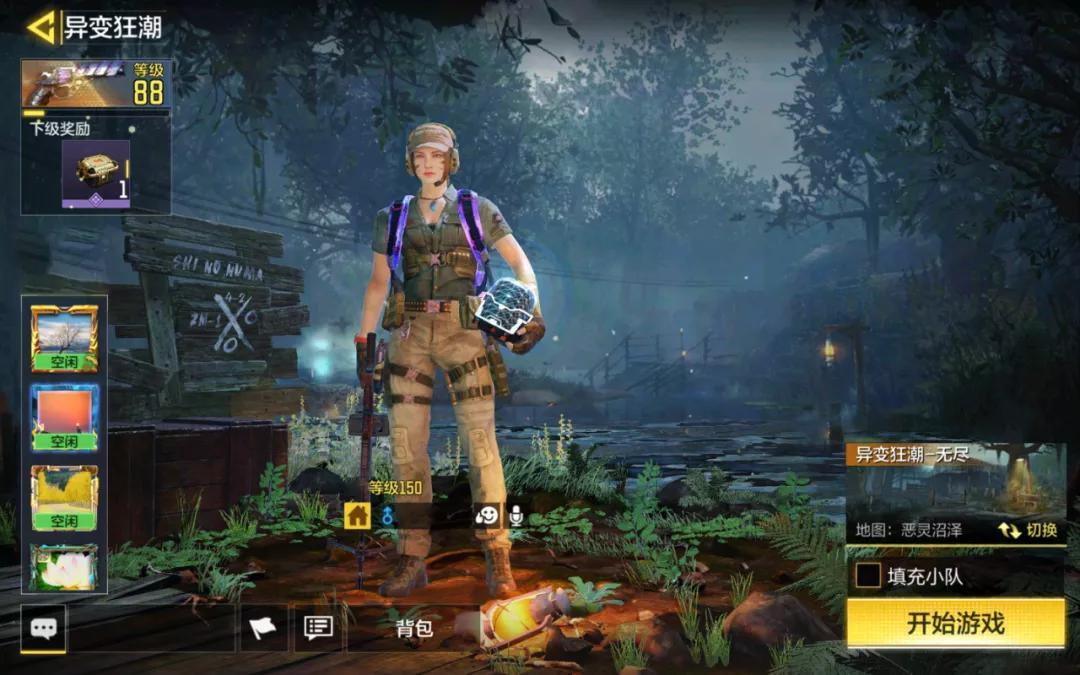Image resolution: width=1080 pixels, height=675 pixels.
Task: Switch the map with 切换
Action: pos(1028,530)
